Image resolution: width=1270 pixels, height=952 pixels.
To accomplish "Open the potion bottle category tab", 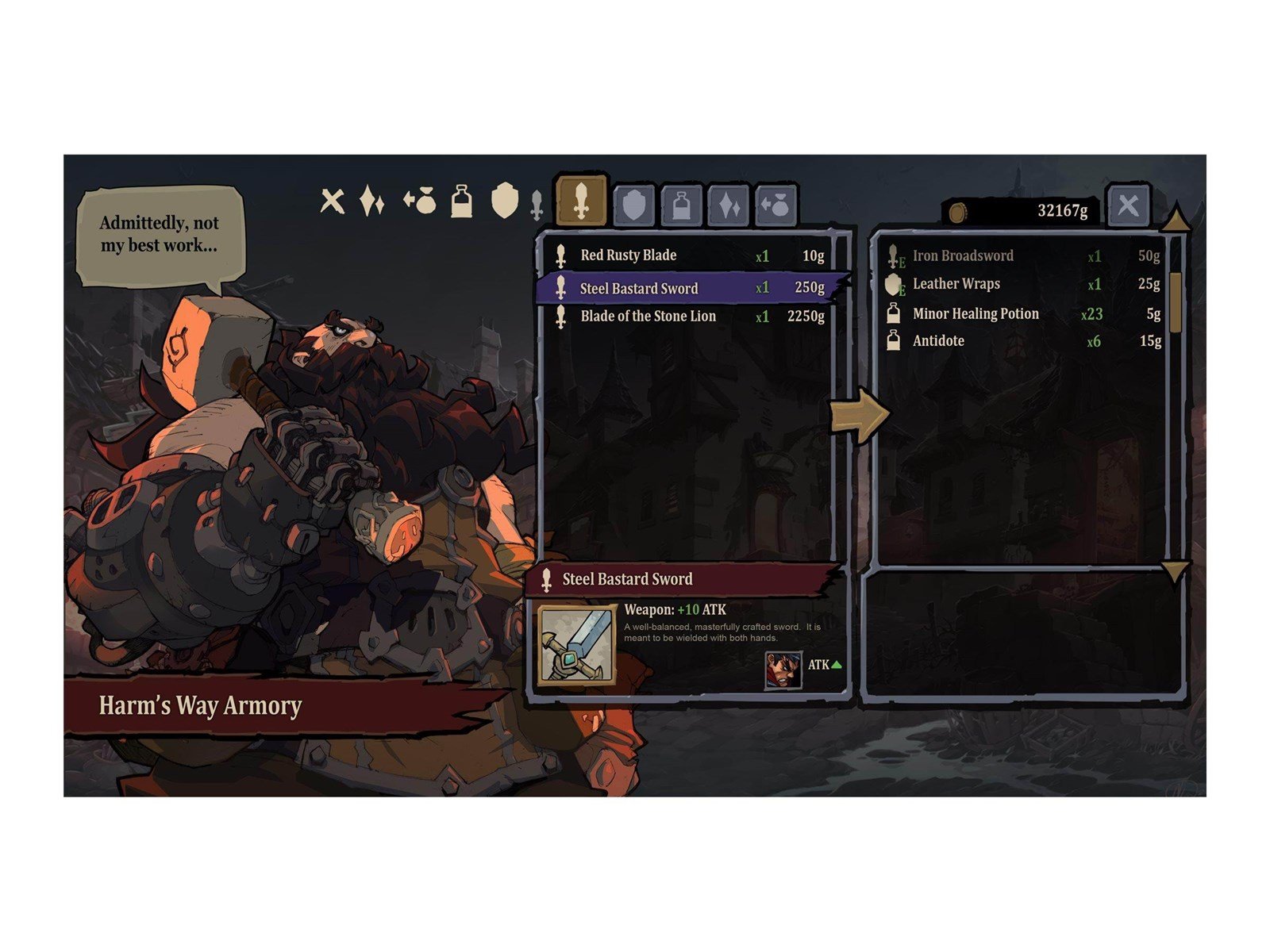I will tap(682, 206).
